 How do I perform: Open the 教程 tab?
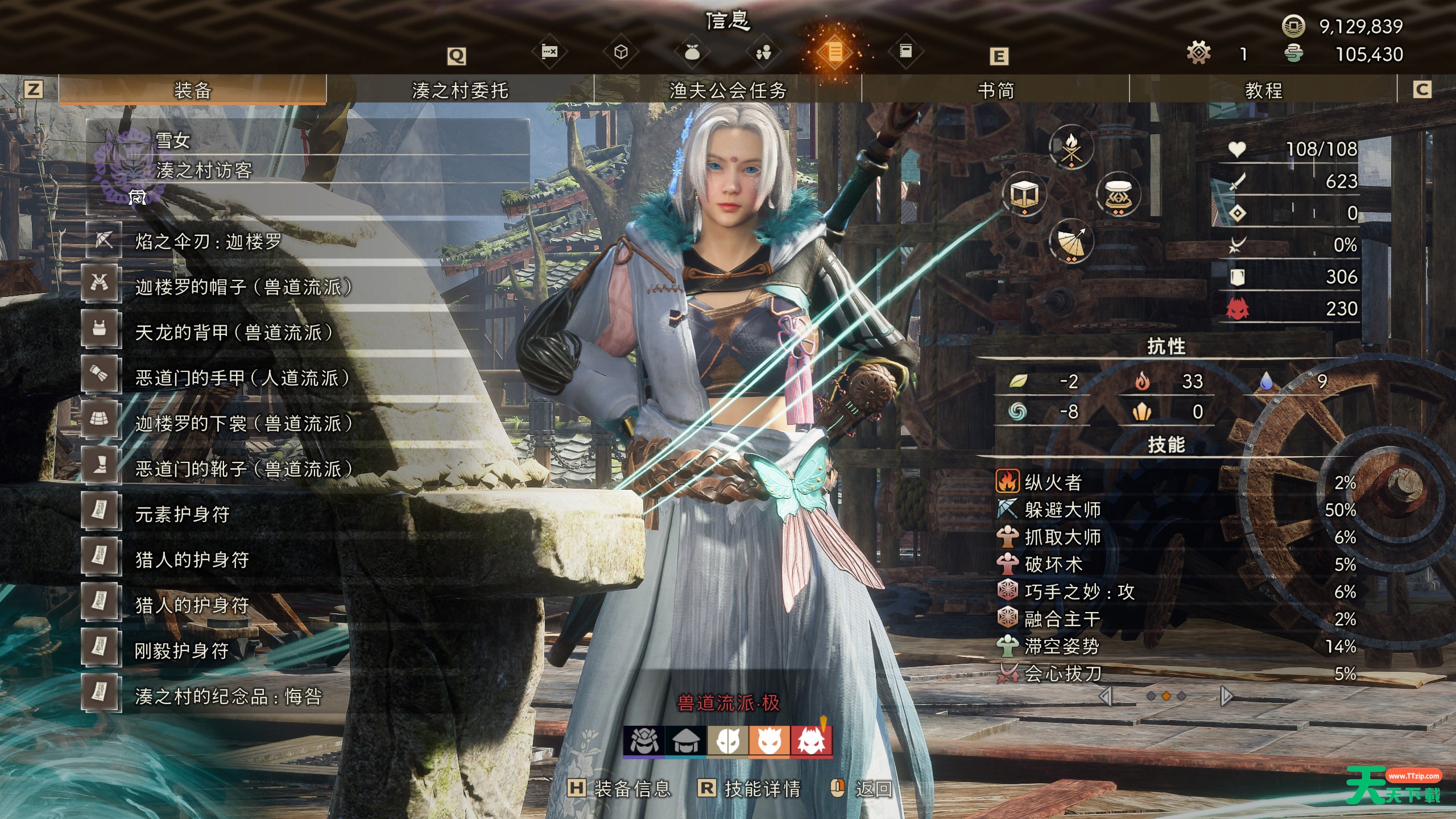pos(1263,90)
